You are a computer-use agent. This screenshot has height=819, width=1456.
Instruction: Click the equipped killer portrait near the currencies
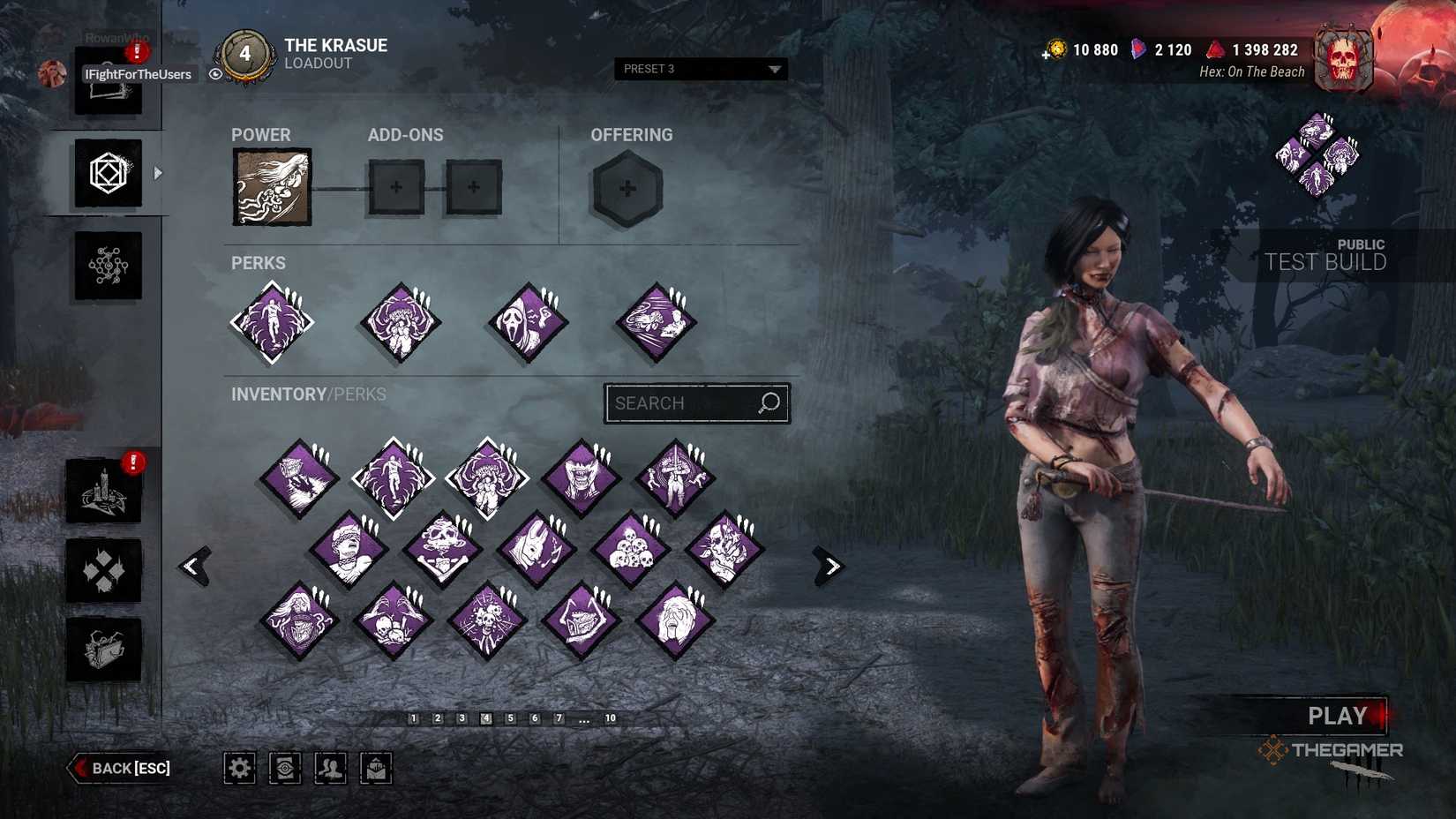coord(1343,58)
